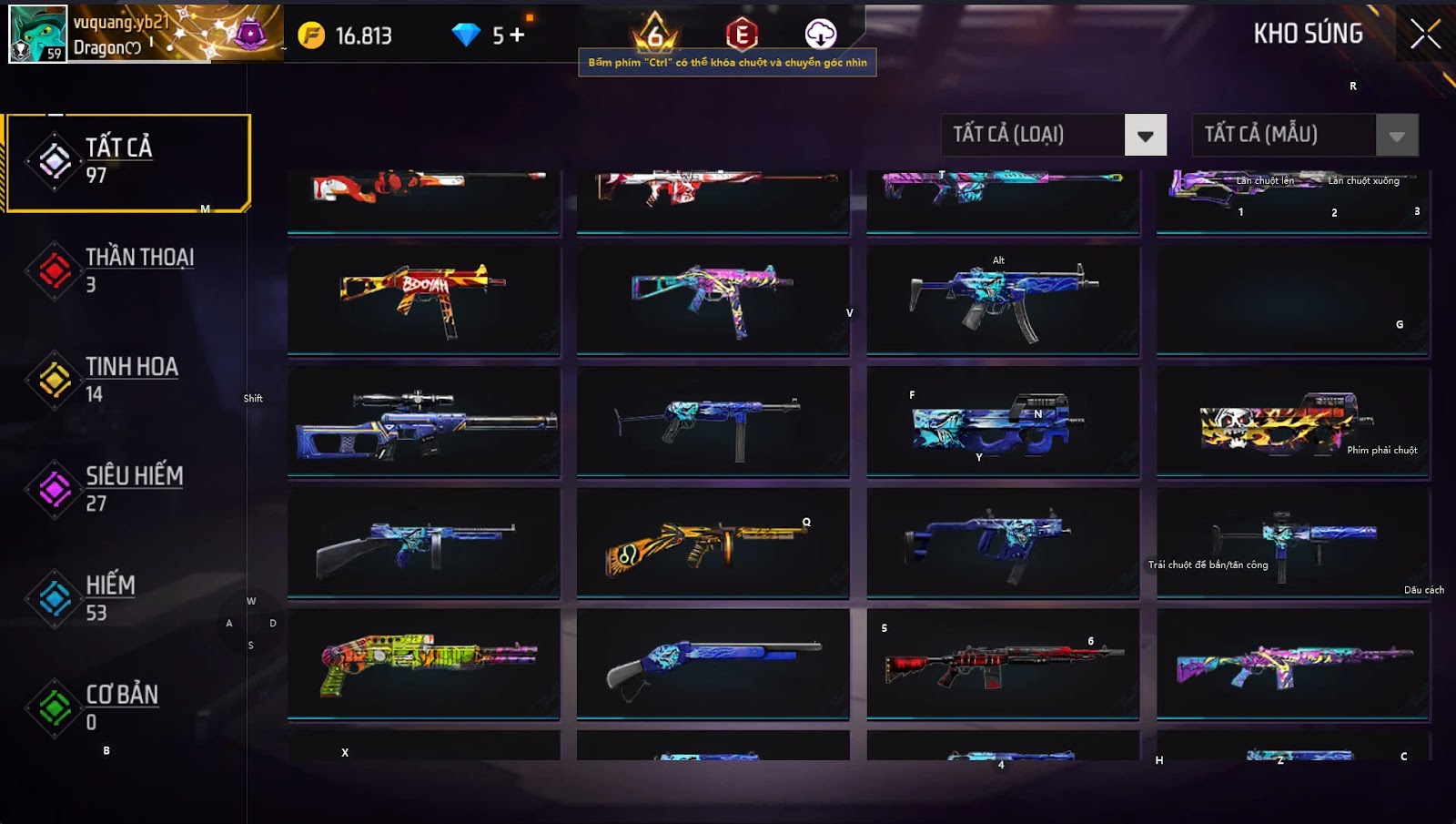1456x824 pixels.
Task: Close the Kho Súng weapon vault
Action: [1425, 35]
